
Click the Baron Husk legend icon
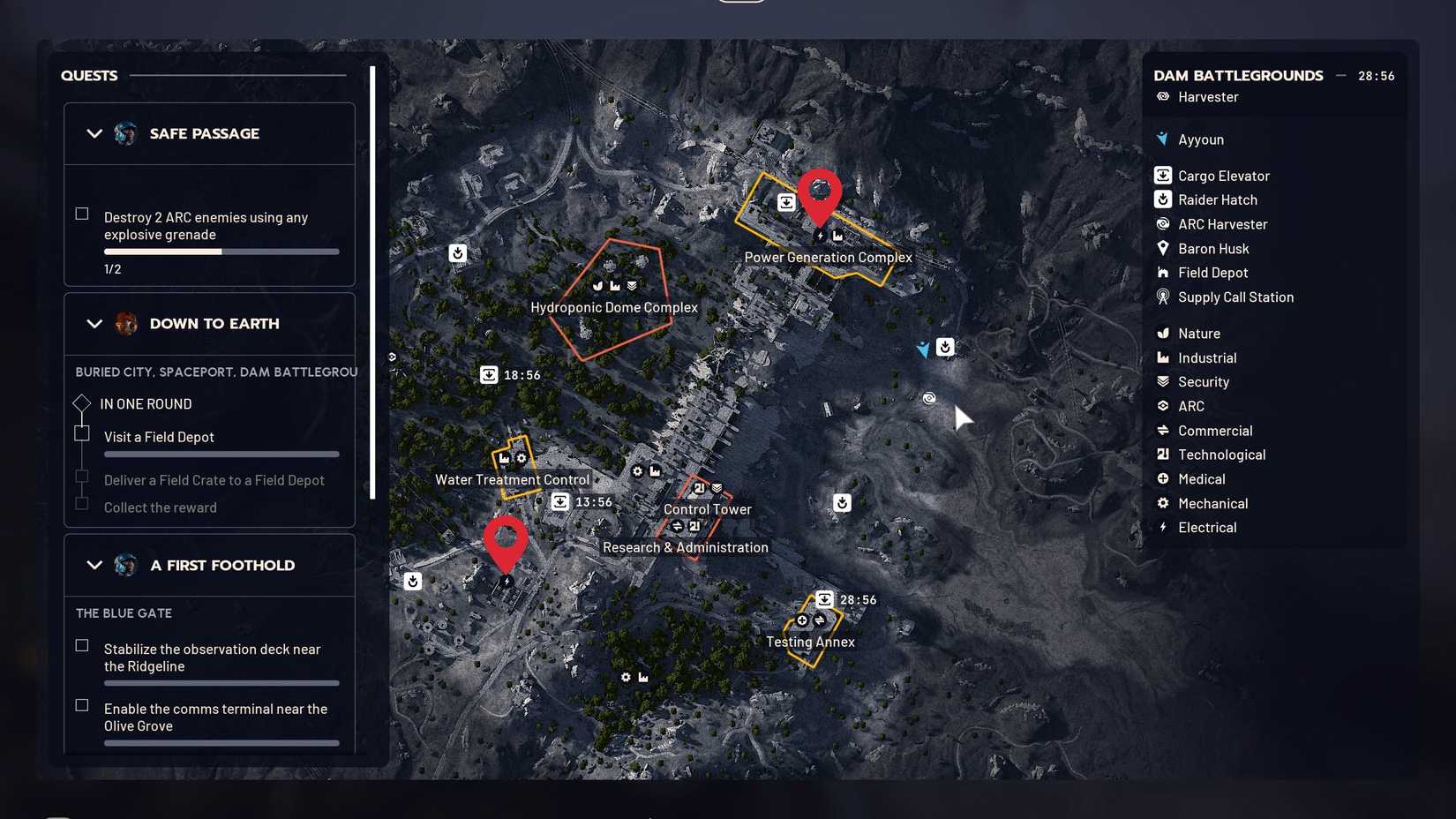coord(1162,248)
